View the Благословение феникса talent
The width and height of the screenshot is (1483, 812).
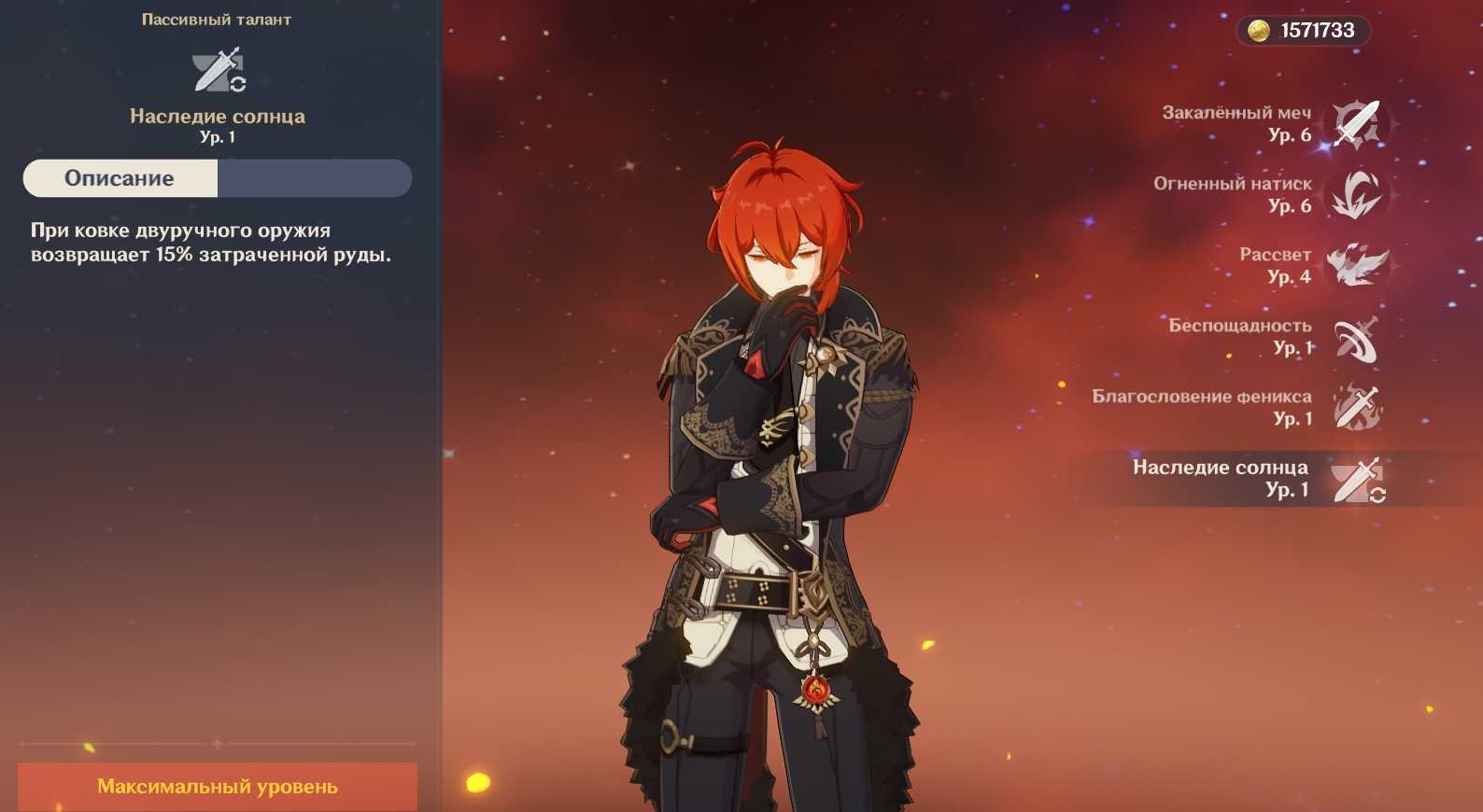1355,408
